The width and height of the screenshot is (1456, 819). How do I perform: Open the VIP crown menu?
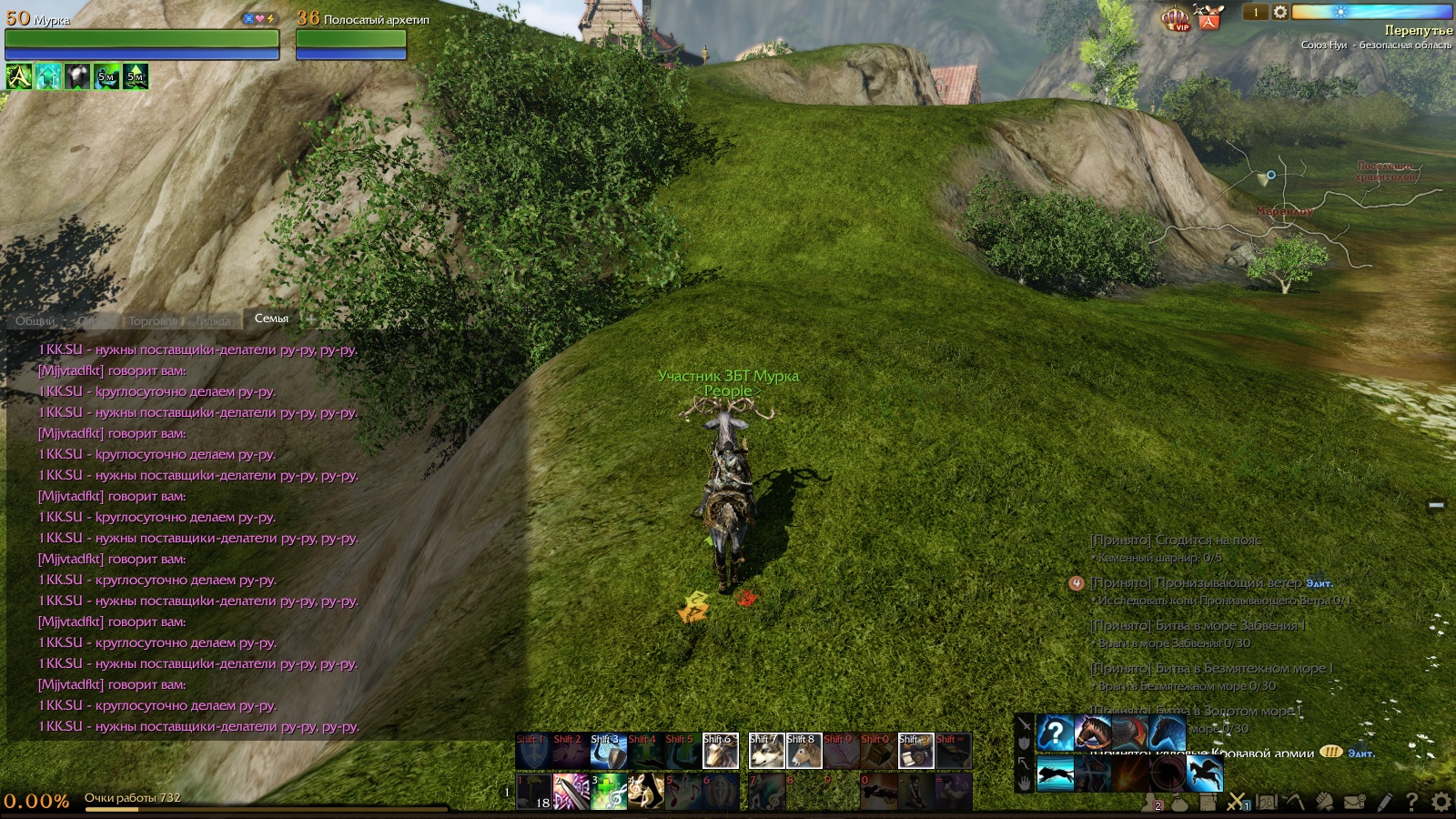click(1176, 18)
